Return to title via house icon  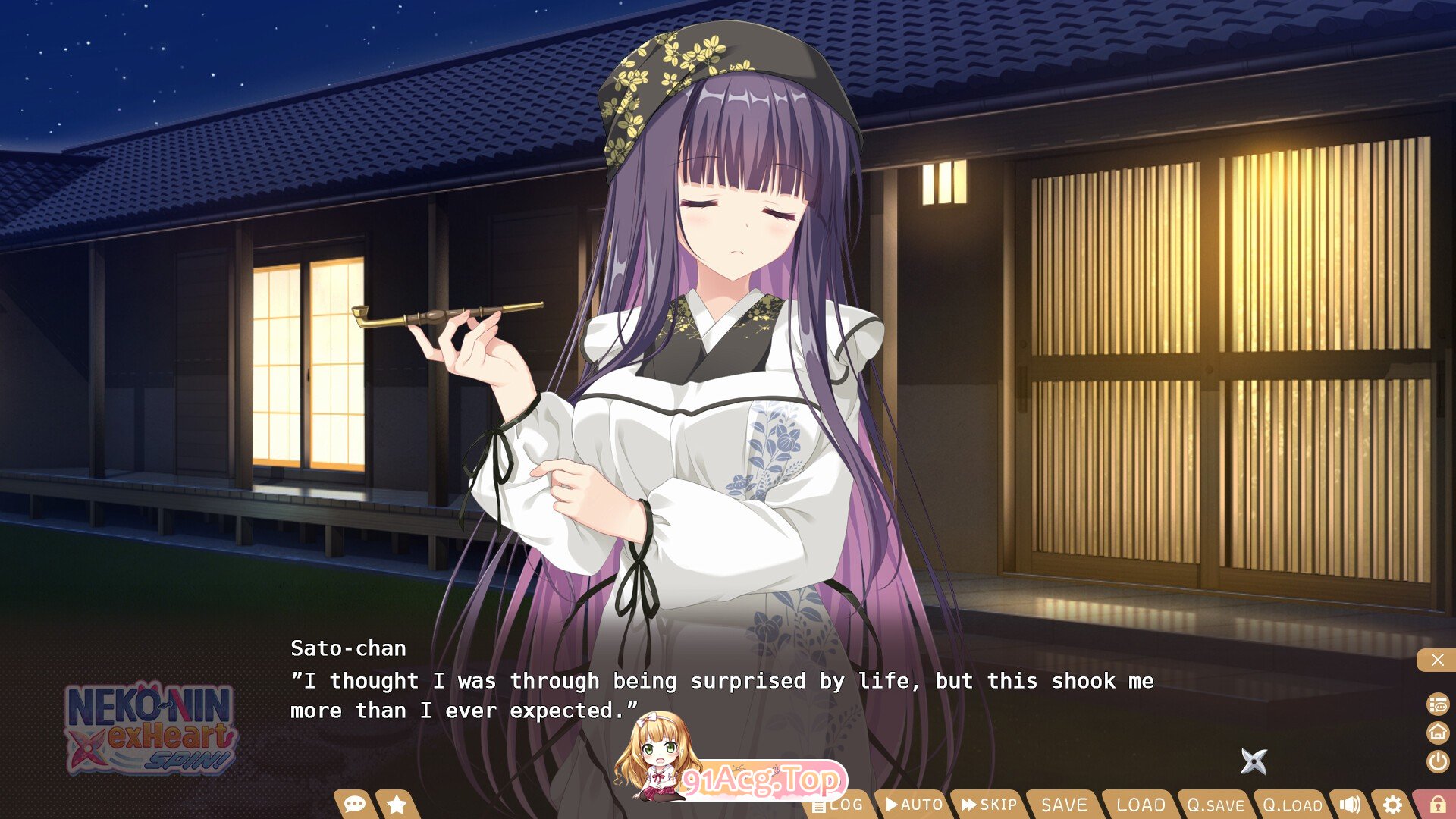tap(1438, 733)
